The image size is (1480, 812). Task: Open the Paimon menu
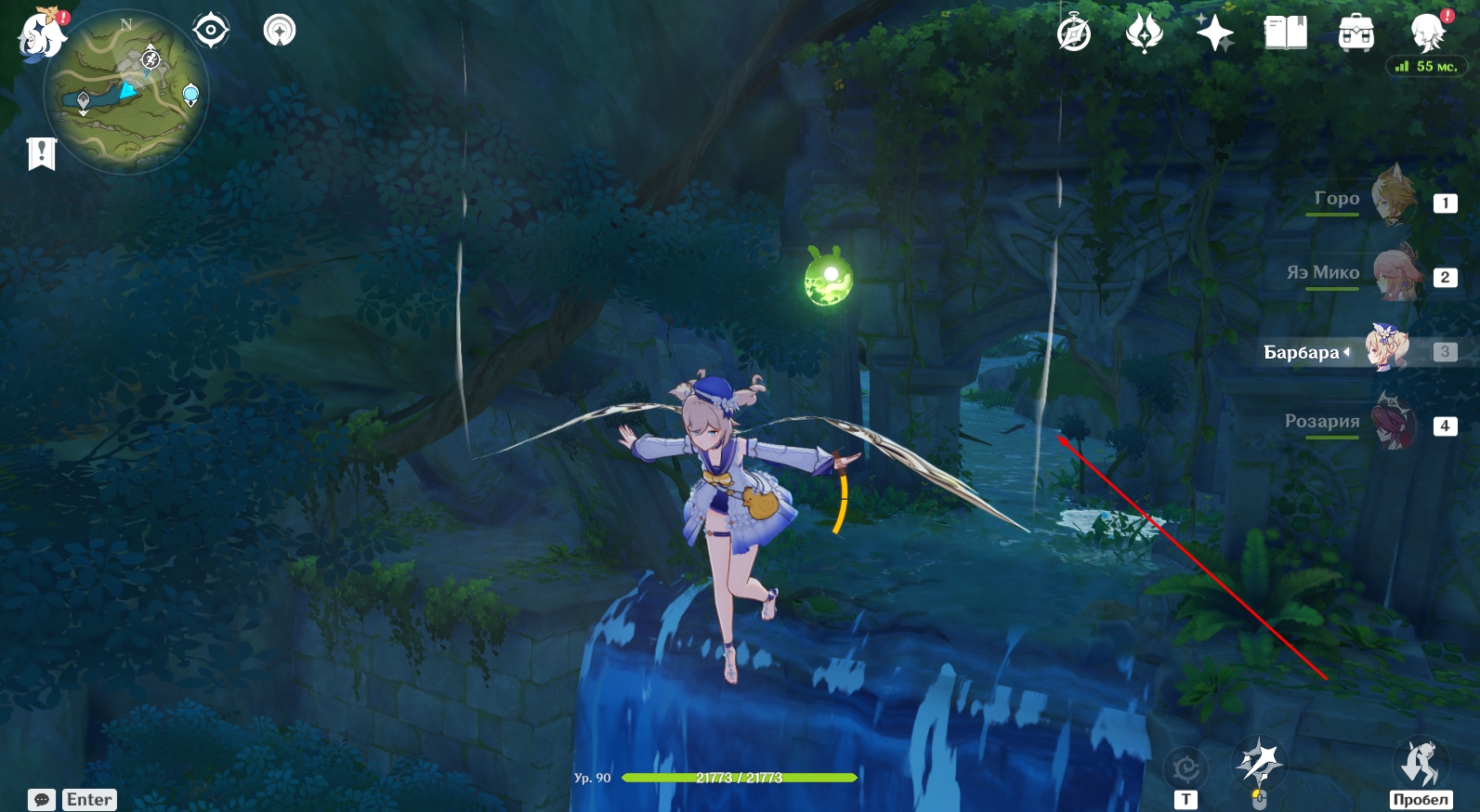click(x=42, y=35)
